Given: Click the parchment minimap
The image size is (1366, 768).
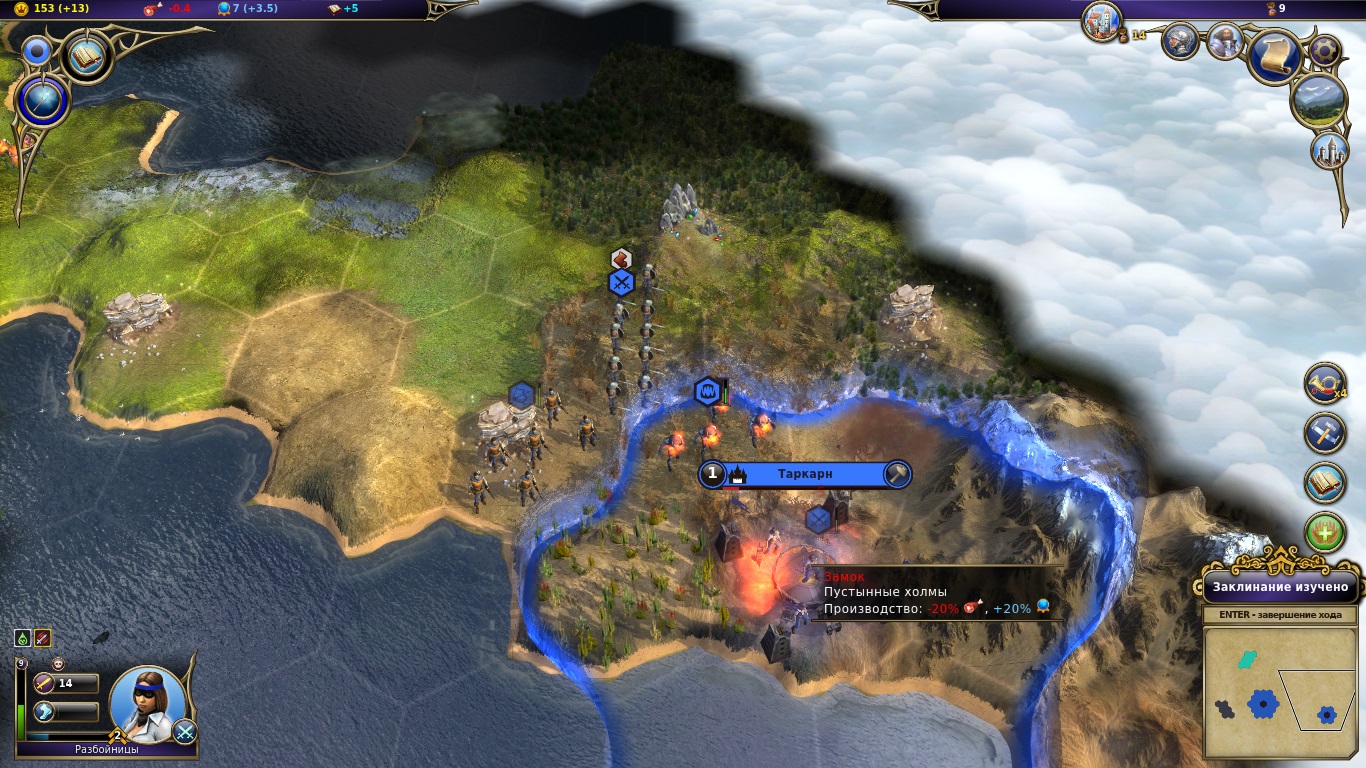Looking at the screenshot, I should point(1280,692).
